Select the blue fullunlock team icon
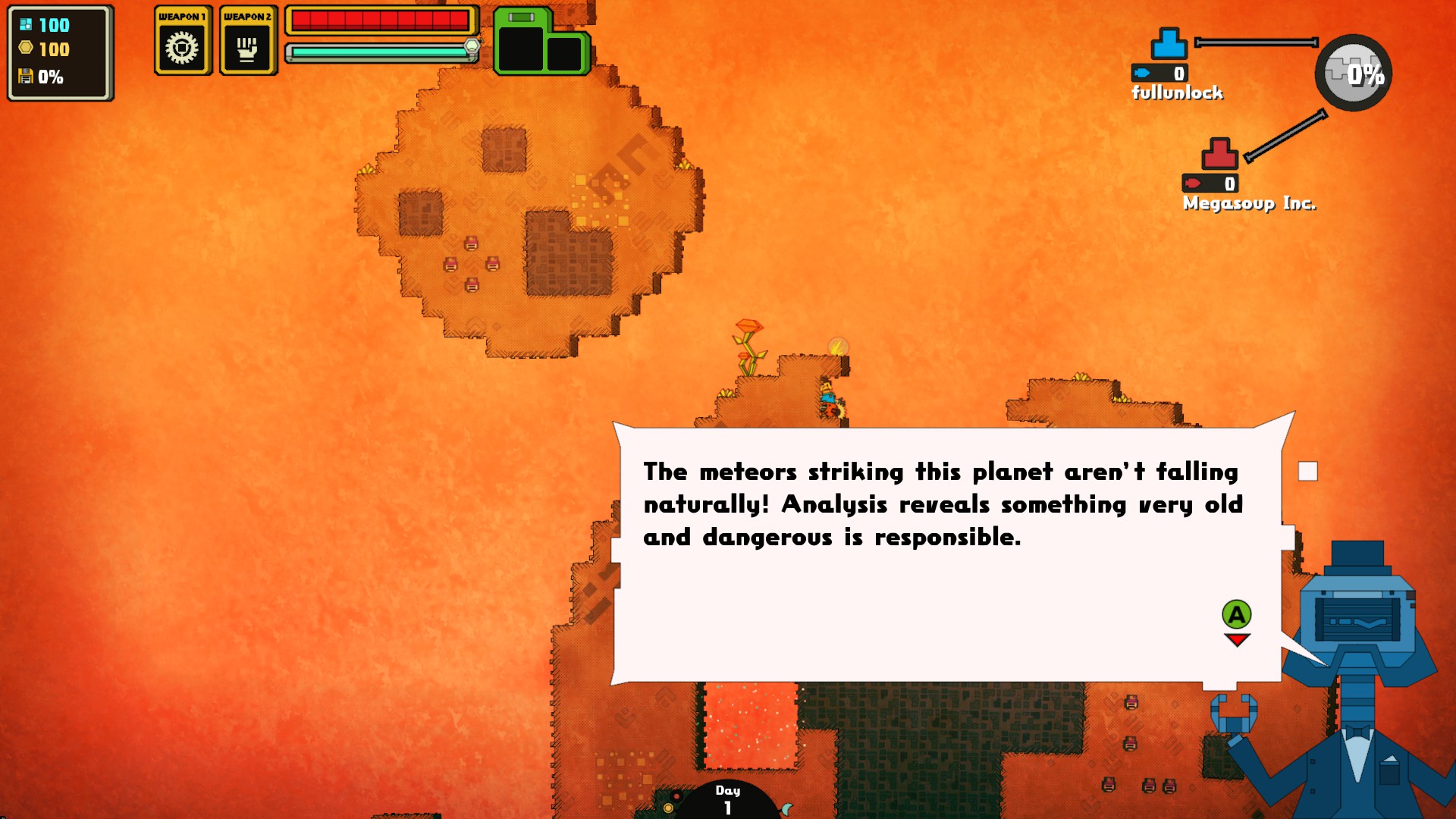Viewport: 1456px width, 819px height. coord(1169,44)
